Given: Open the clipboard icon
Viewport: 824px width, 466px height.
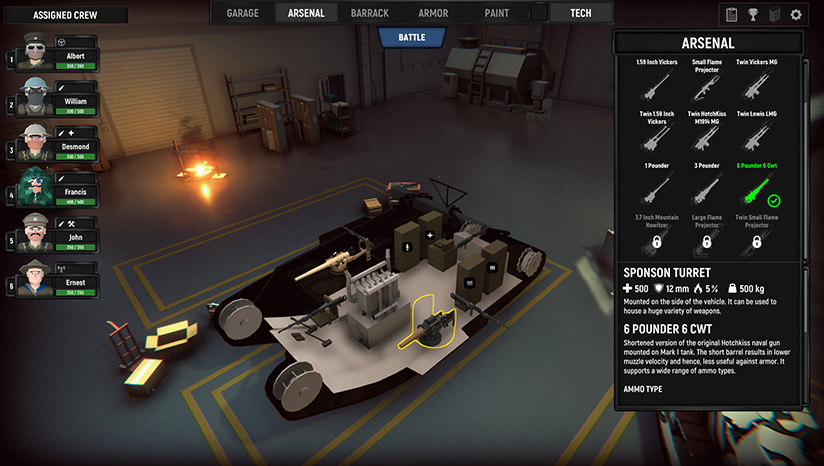Looking at the screenshot, I should [732, 15].
